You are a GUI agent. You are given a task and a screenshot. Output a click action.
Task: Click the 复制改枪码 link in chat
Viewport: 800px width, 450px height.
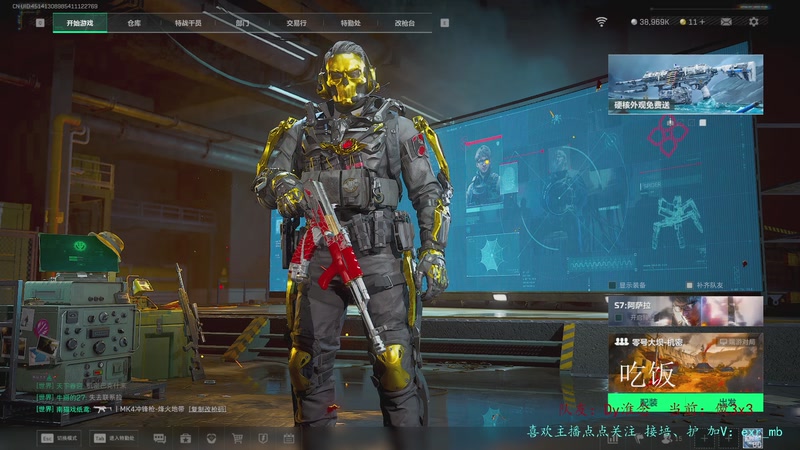207,409
